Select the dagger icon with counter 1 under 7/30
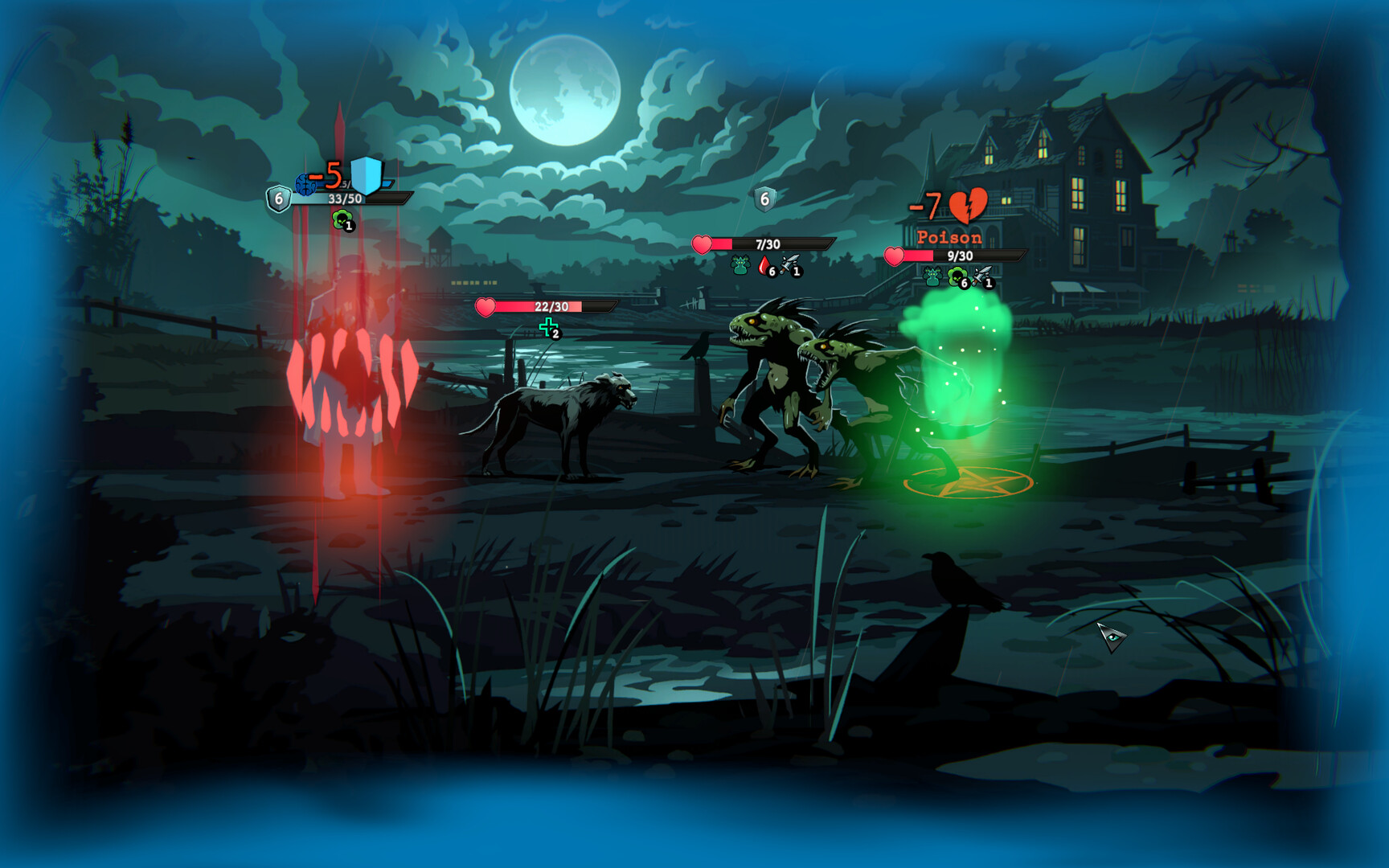 click(x=790, y=267)
